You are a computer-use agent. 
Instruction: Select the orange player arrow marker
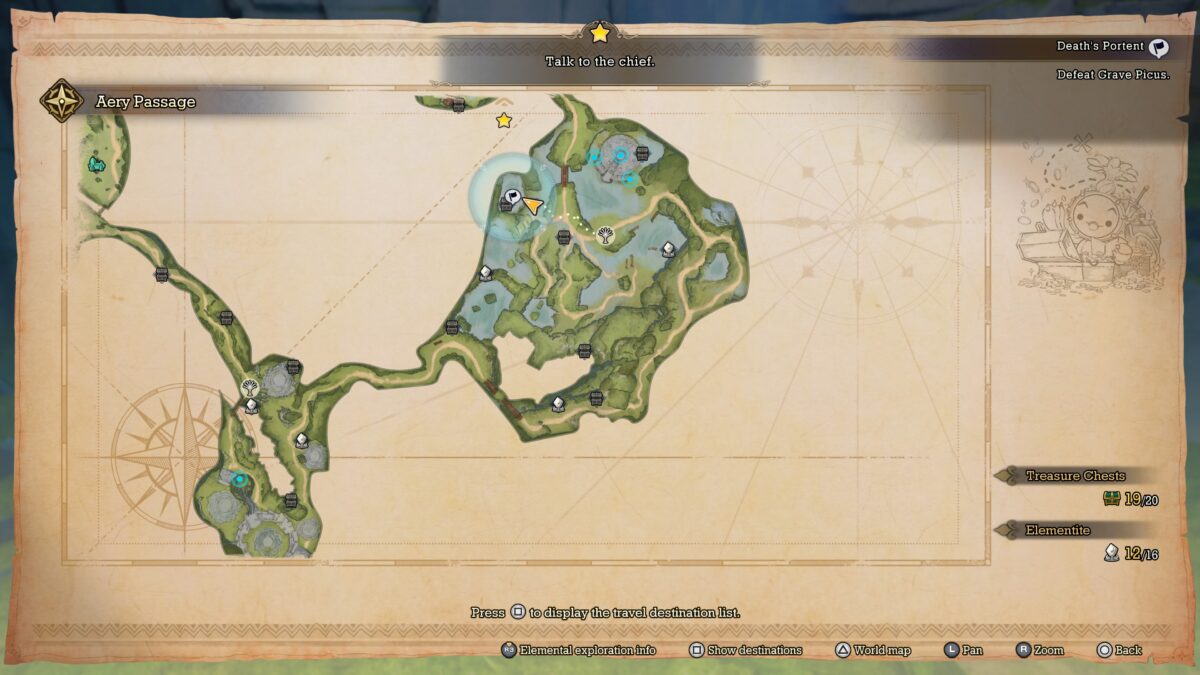[533, 206]
